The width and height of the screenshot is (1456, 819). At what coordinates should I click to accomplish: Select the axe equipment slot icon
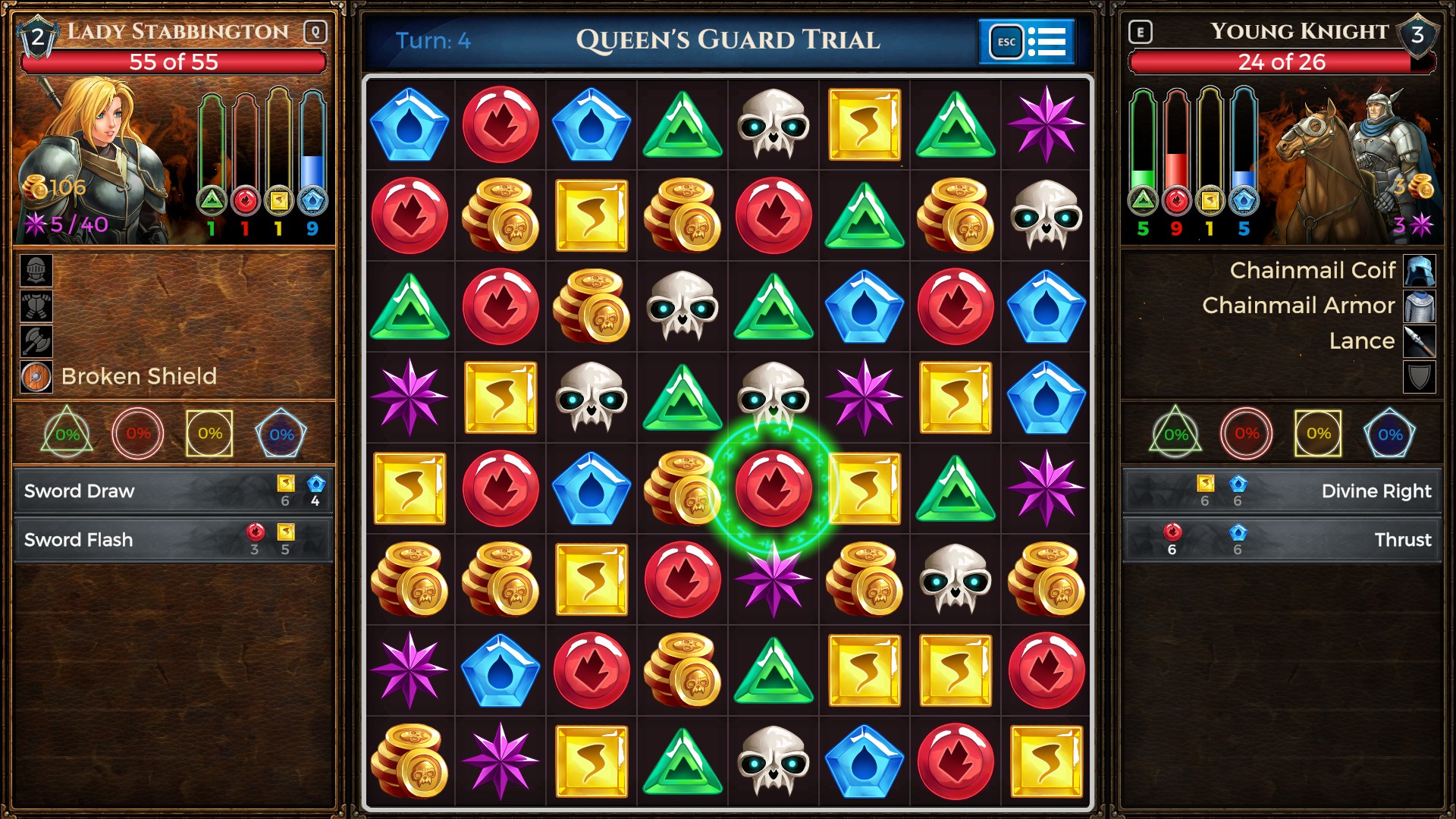tap(35, 341)
